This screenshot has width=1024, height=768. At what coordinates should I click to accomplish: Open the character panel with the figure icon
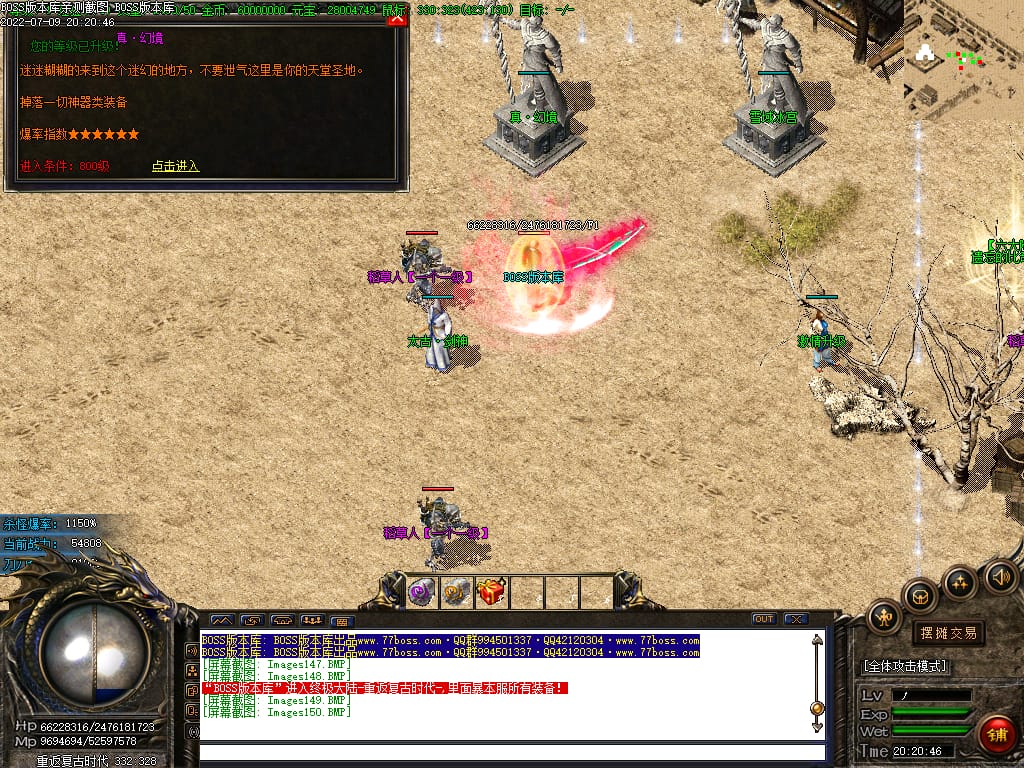[885, 617]
